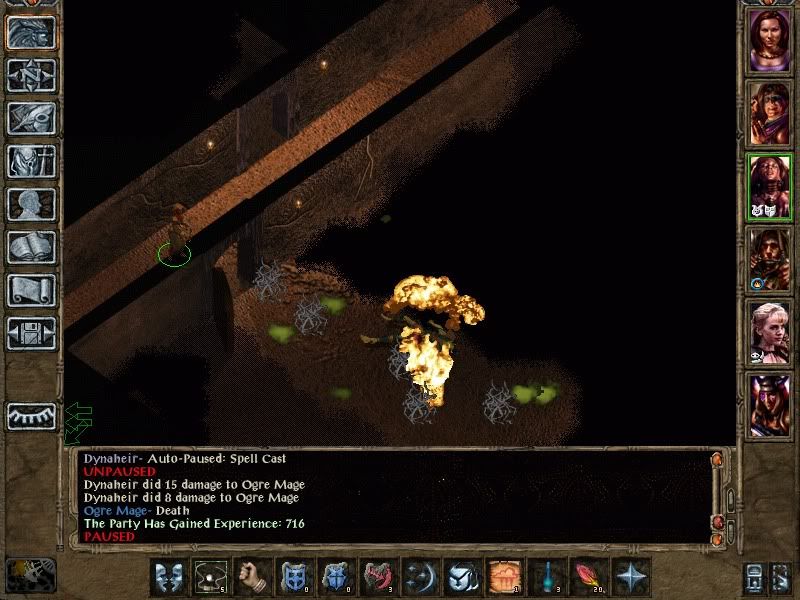Open the four-pointed star special abilities
Screen dimensions: 800x600
[631, 578]
